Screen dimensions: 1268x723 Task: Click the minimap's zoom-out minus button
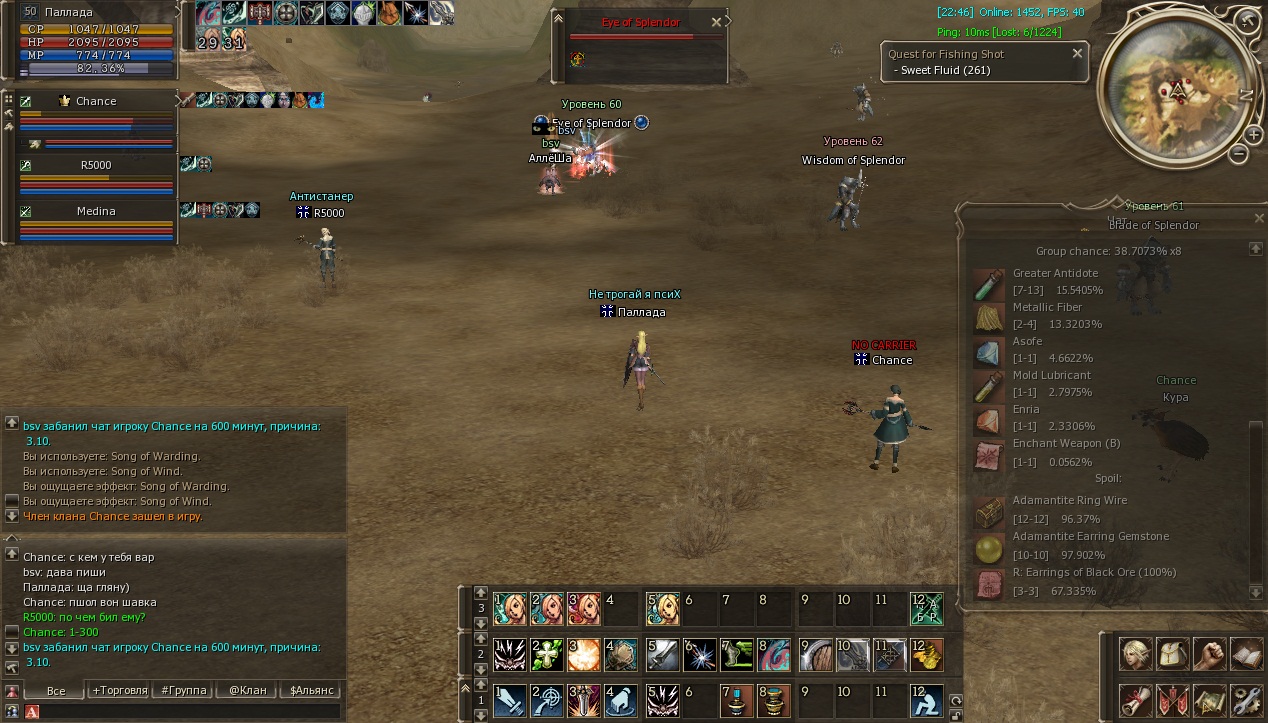[x=1238, y=154]
